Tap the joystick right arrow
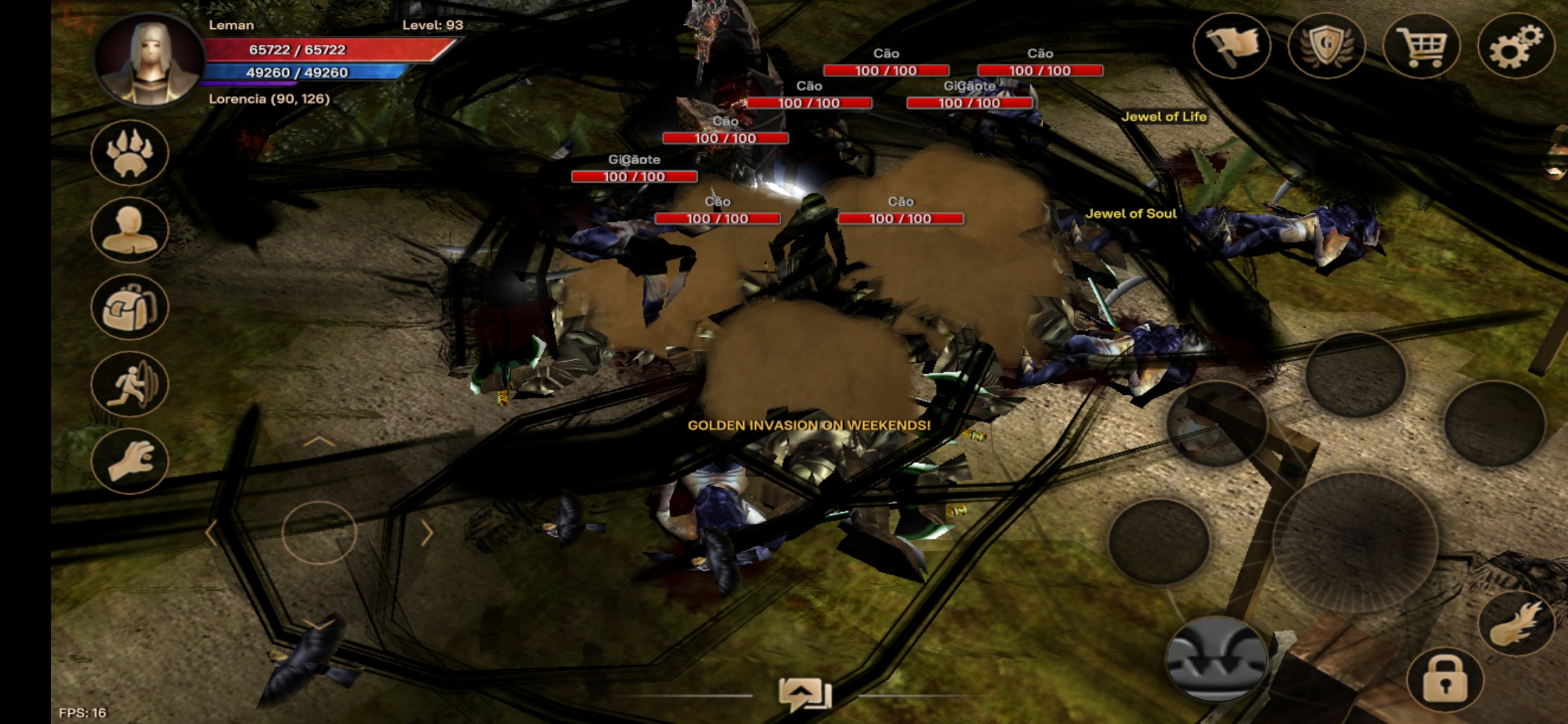The image size is (1568, 724). pos(427,533)
